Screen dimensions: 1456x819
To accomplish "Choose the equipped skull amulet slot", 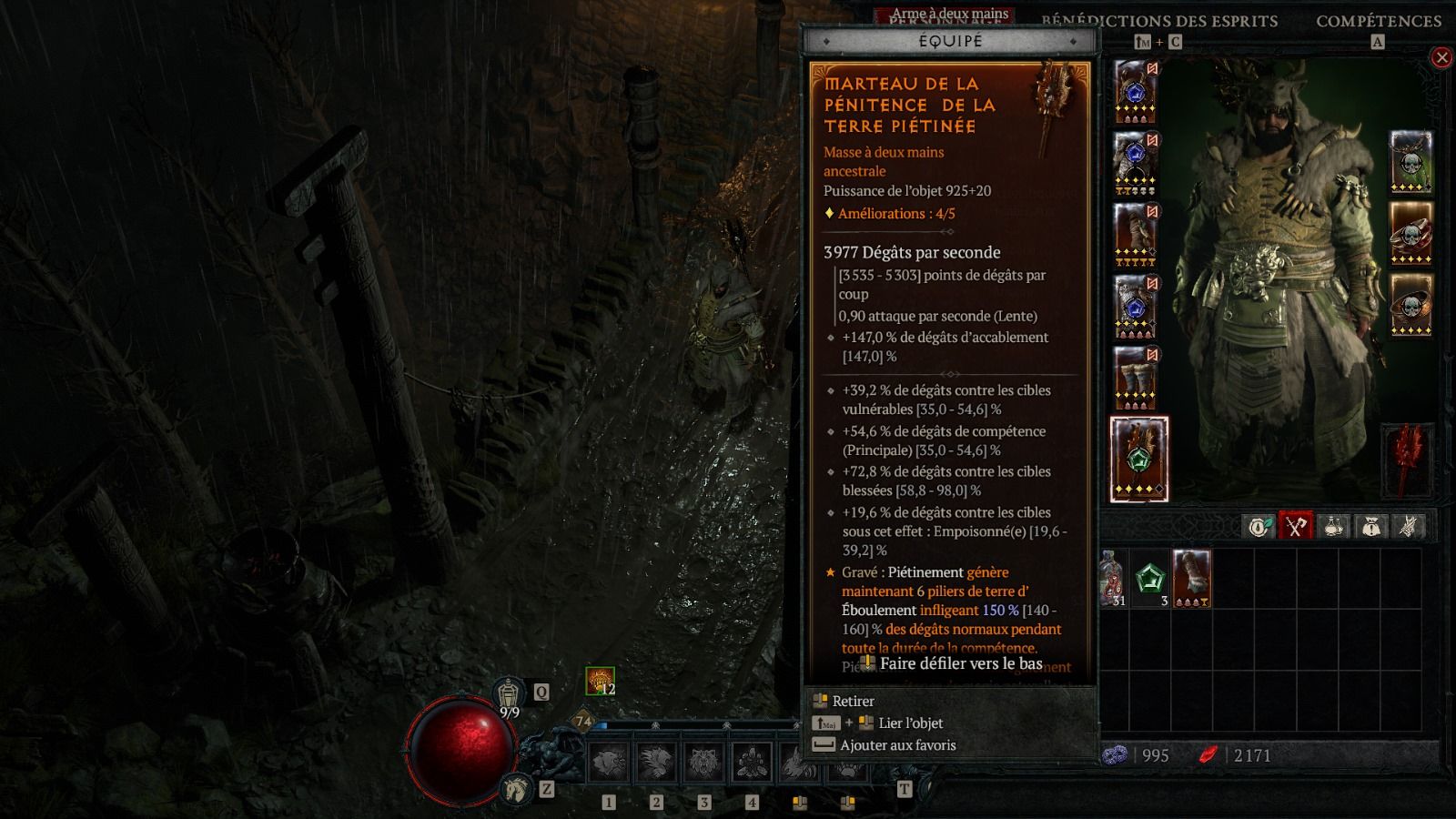I will click(x=1410, y=162).
